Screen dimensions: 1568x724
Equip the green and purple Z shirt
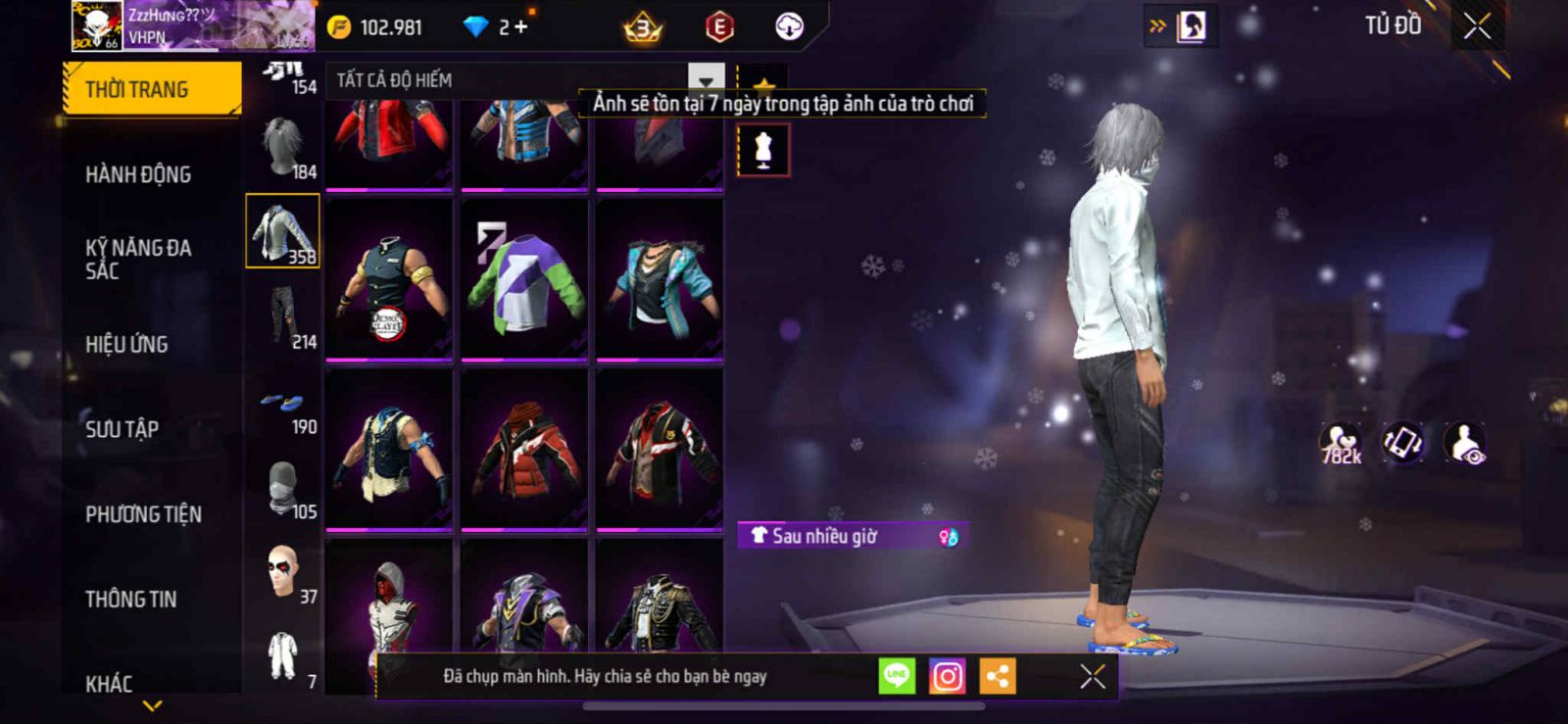pos(524,279)
